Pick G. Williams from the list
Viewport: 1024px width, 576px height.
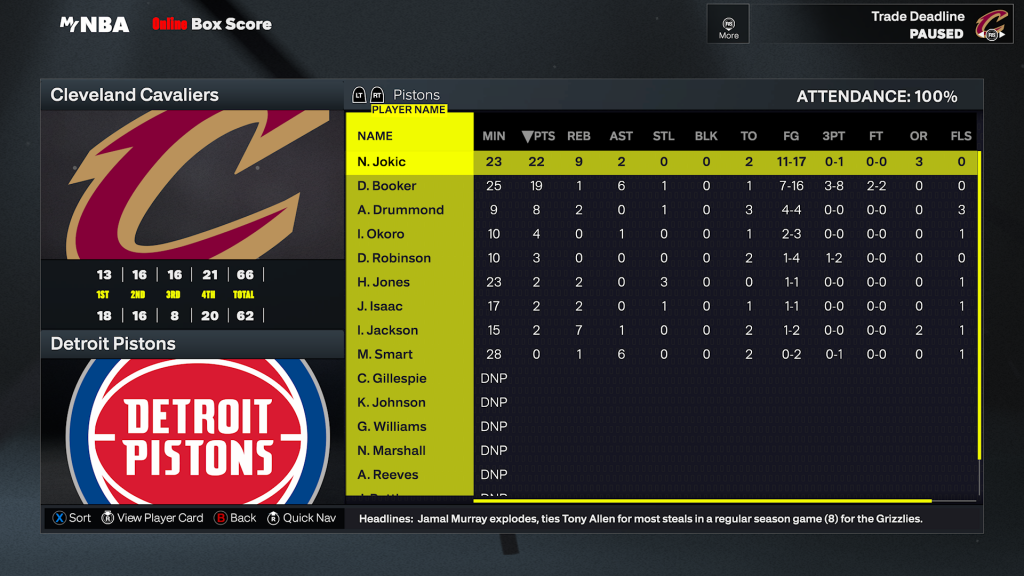(x=392, y=426)
